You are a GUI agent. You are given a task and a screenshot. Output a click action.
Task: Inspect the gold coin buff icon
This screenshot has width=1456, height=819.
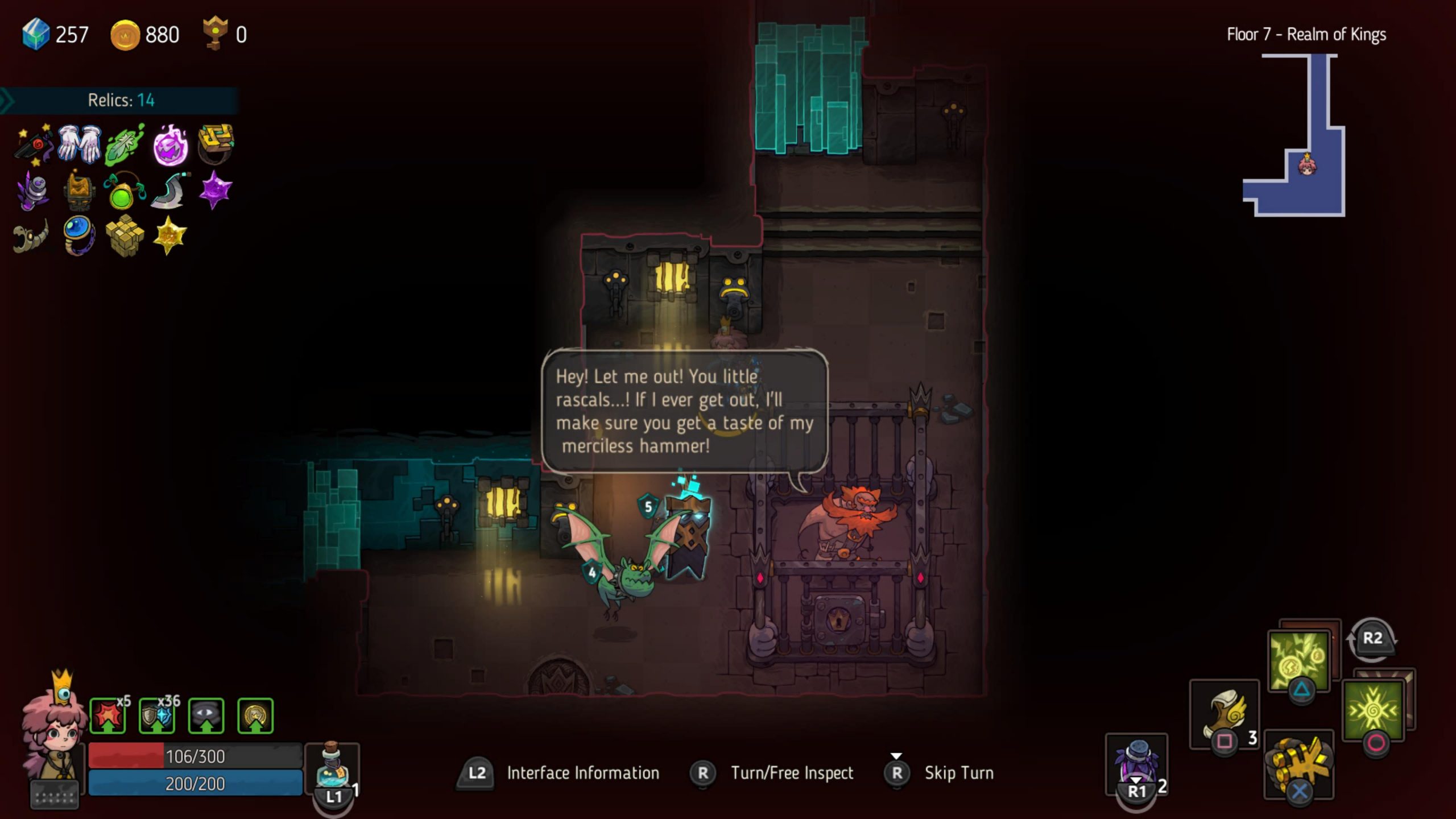coord(255,715)
